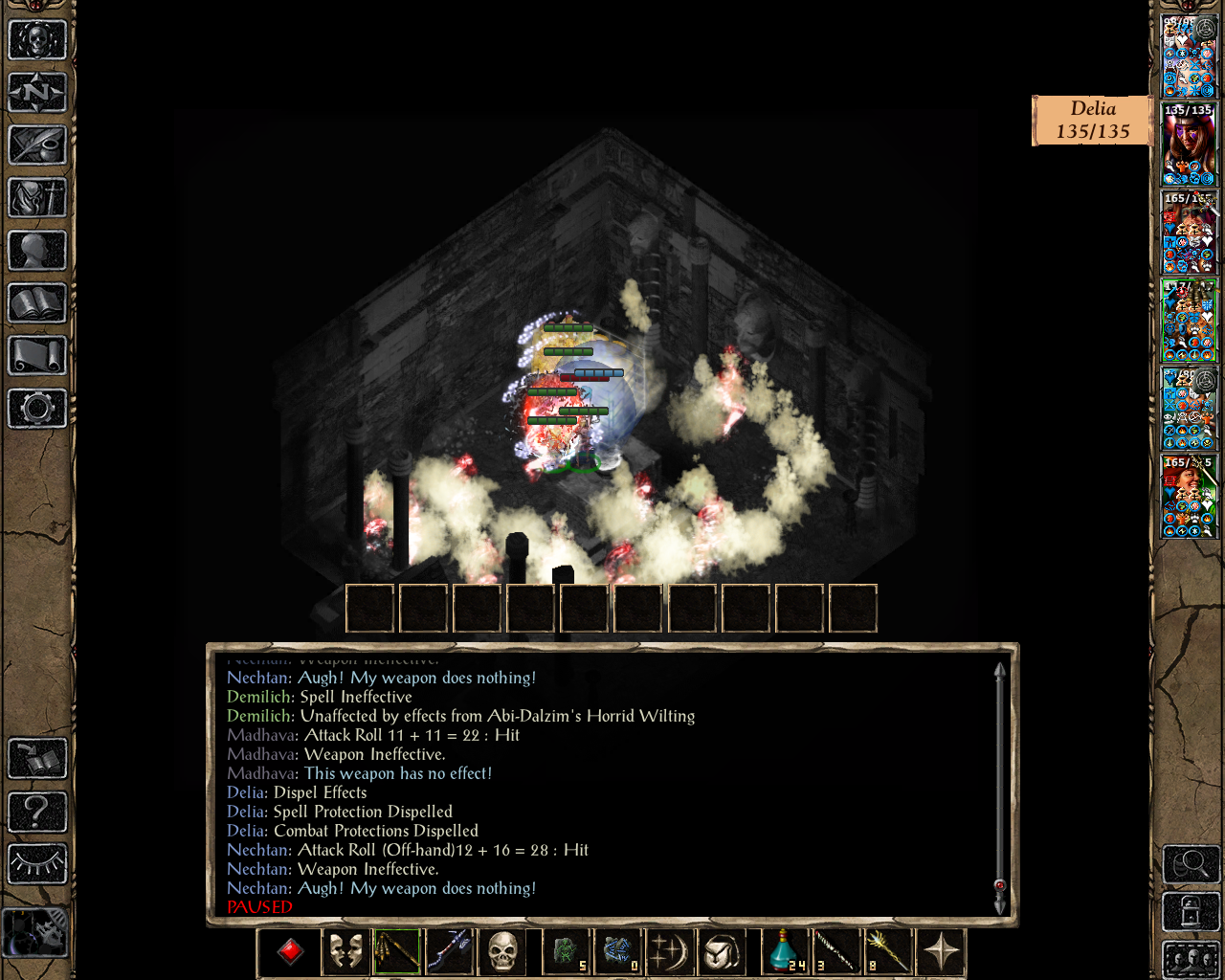Open the journal with the quill icon
The height and width of the screenshot is (980, 1225).
37,145
